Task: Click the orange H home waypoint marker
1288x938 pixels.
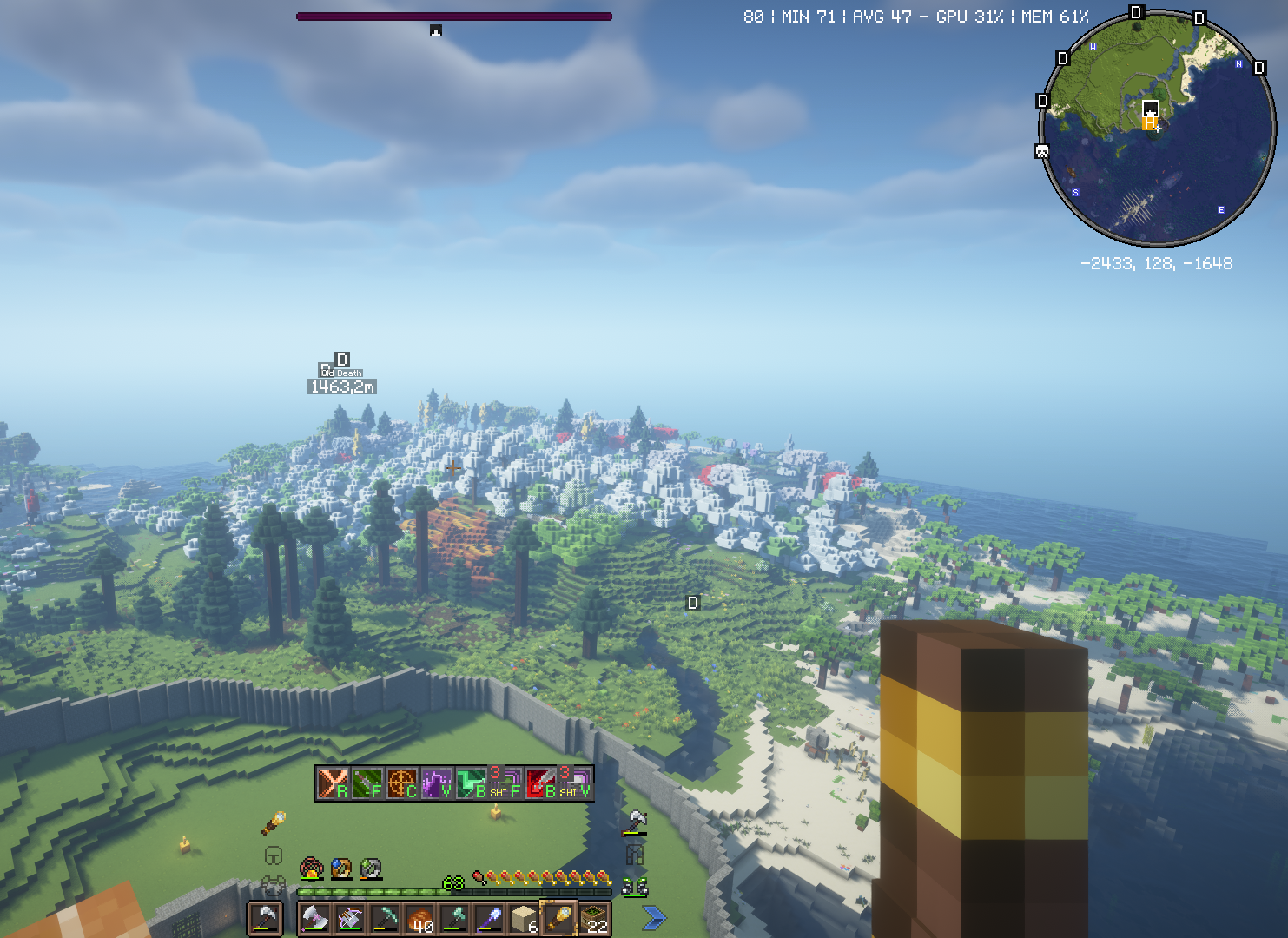Action: 1149,124
